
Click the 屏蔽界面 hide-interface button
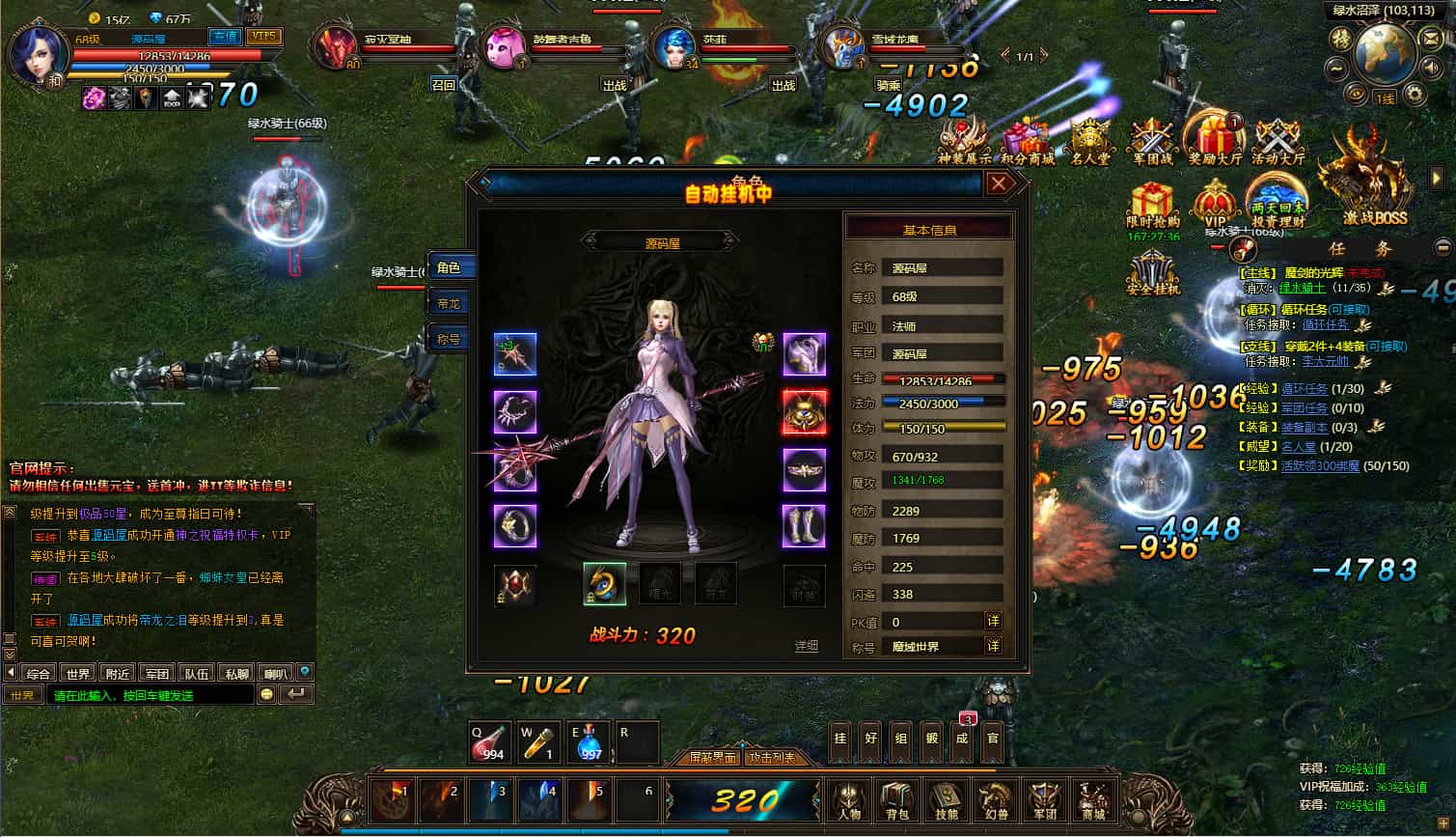click(x=712, y=758)
